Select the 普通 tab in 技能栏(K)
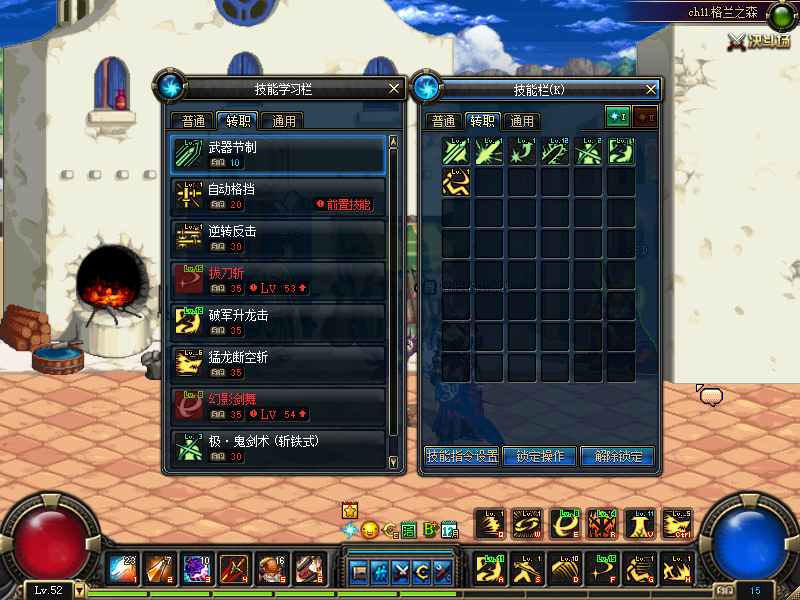Image resolution: width=800 pixels, height=600 pixels. 443,121
